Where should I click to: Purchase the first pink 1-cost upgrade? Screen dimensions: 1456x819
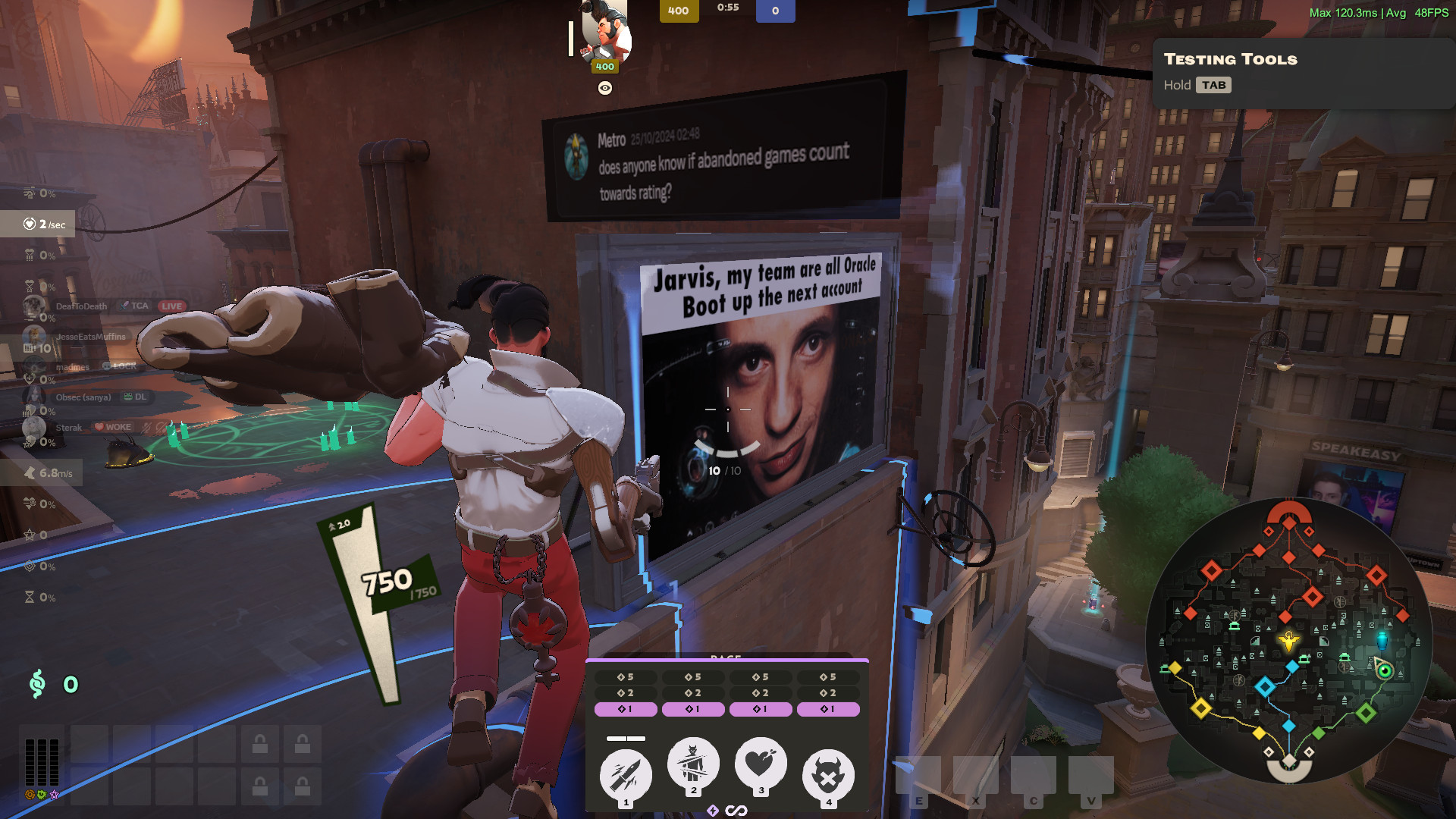626,708
